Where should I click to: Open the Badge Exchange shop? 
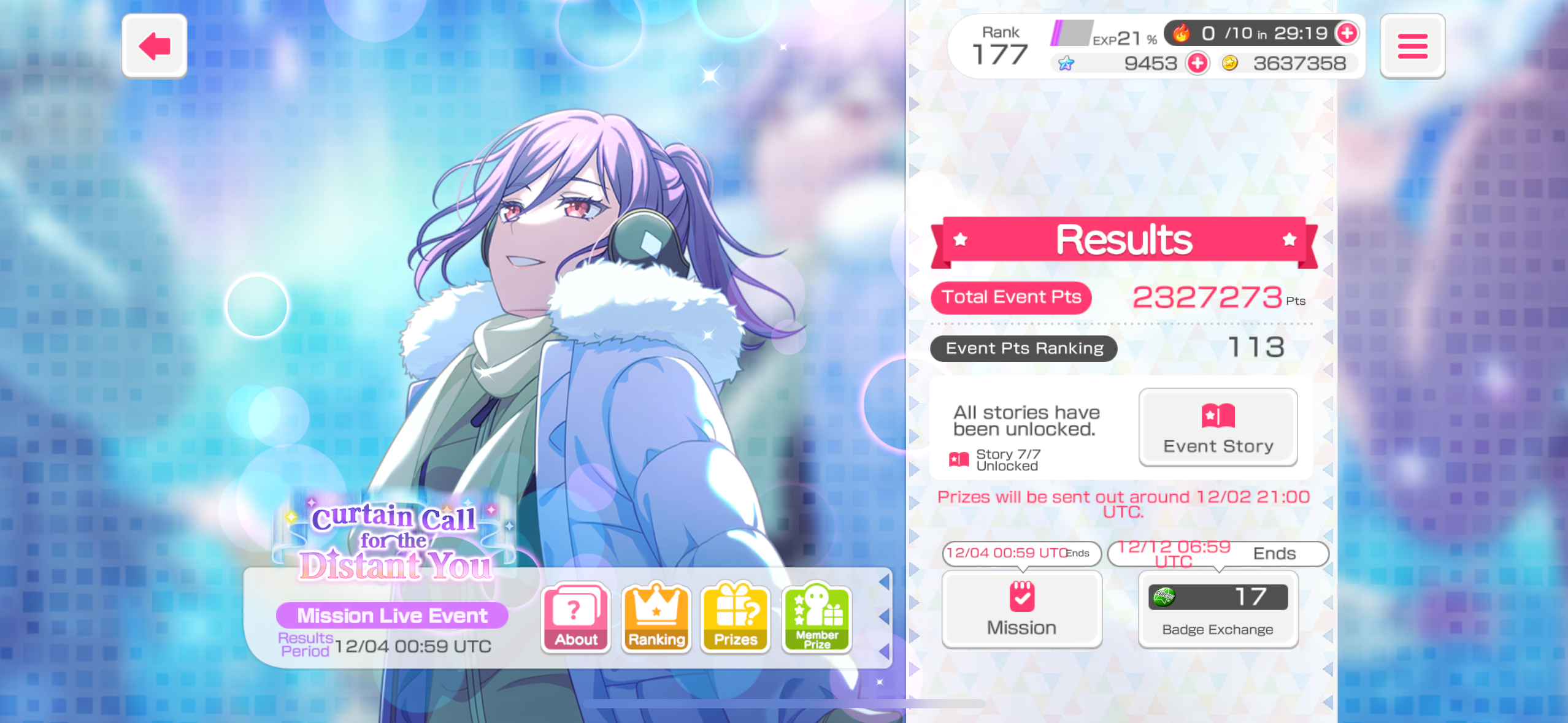pyautogui.click(x=1218, y=609)
